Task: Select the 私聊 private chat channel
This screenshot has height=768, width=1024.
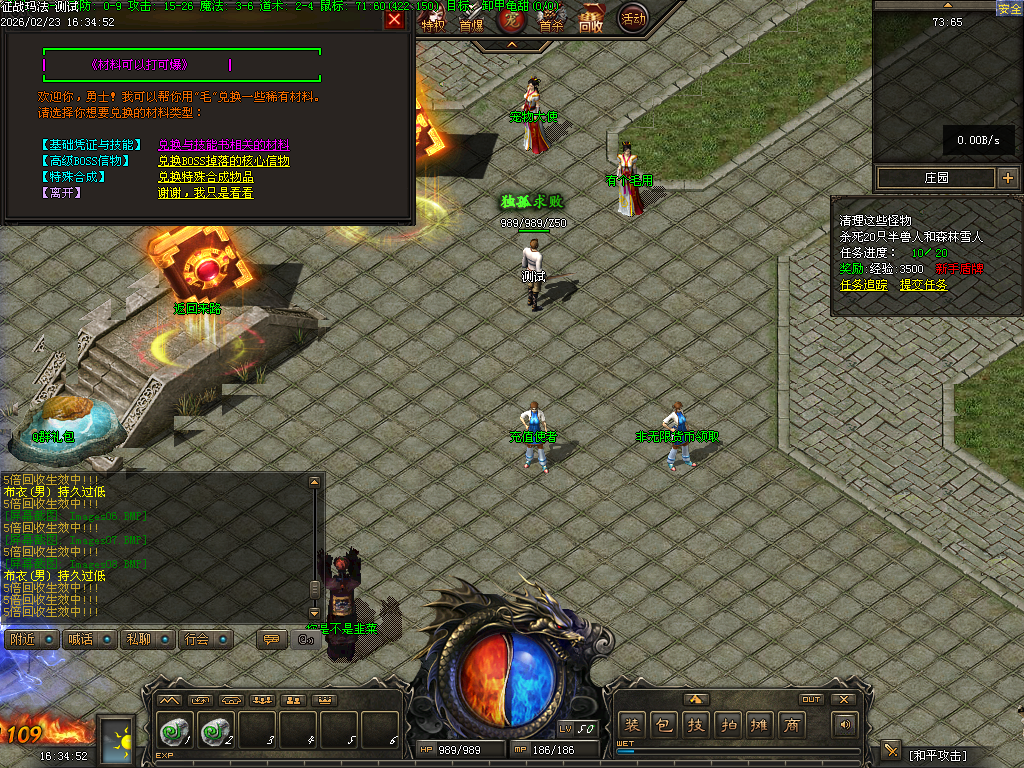Action: click(146, 639)
